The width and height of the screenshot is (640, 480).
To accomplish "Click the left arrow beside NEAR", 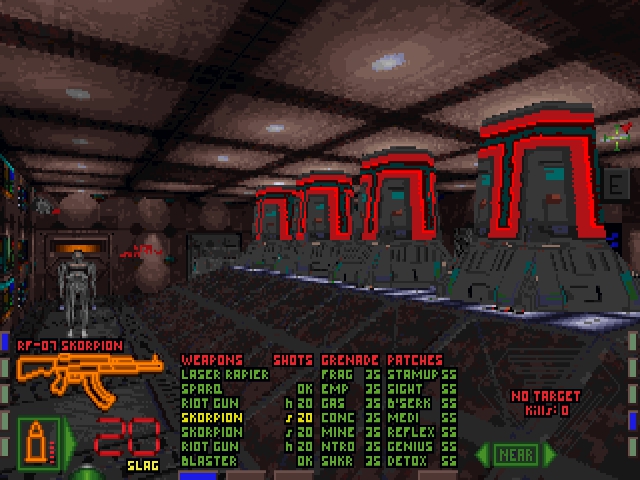I will (484, 455).
